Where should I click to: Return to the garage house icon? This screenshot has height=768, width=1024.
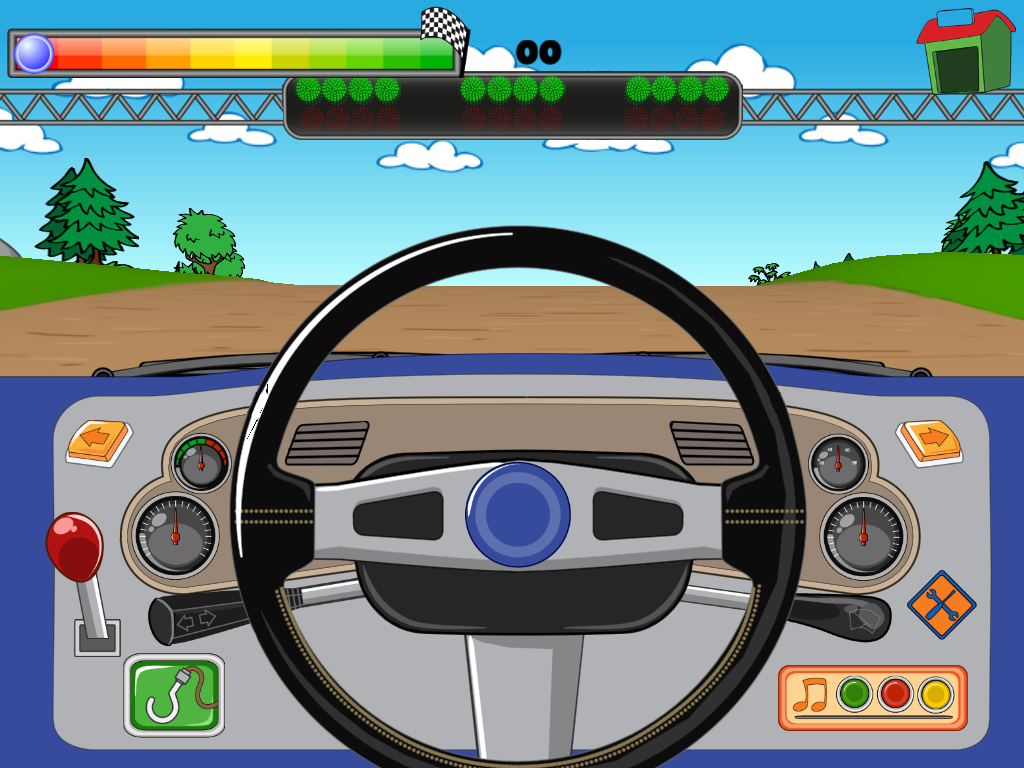tap(965, 52)
